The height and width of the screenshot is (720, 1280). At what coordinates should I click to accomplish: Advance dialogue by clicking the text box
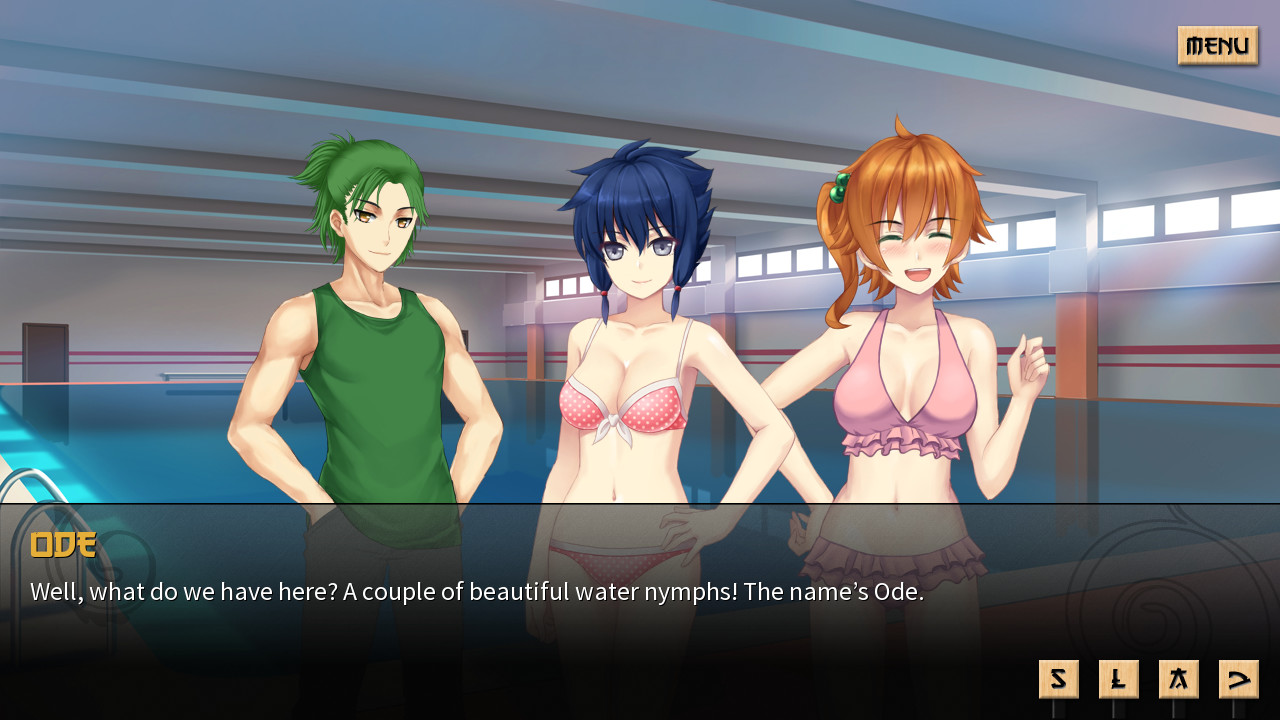coord(640,592)
